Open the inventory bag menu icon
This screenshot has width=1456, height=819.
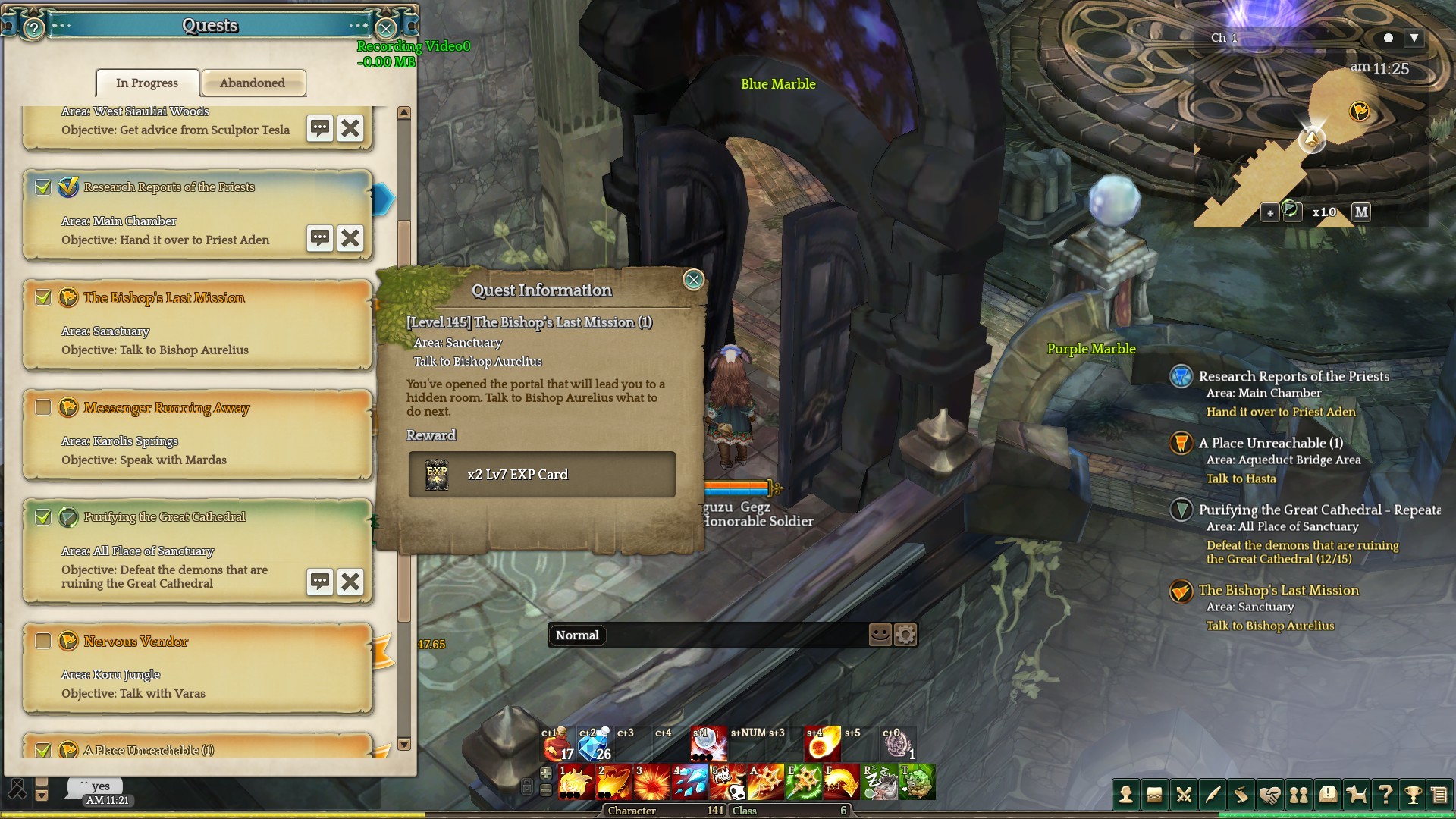pyautogui.click(x=1154, y=795)
